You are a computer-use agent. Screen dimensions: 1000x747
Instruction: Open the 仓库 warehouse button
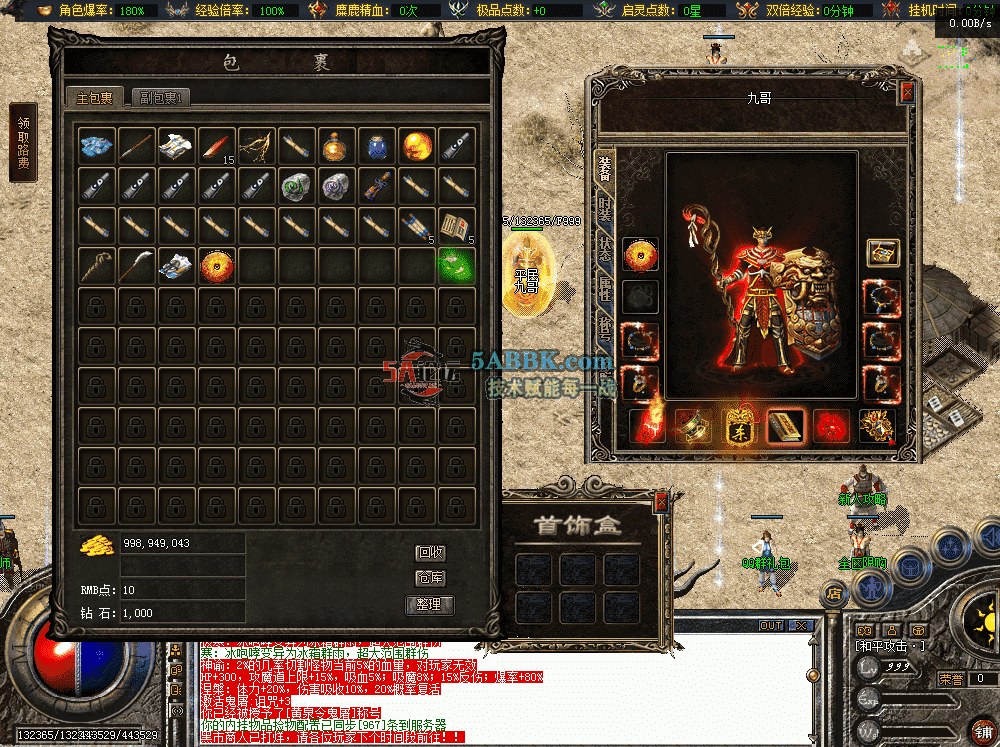tap(431, 578)
